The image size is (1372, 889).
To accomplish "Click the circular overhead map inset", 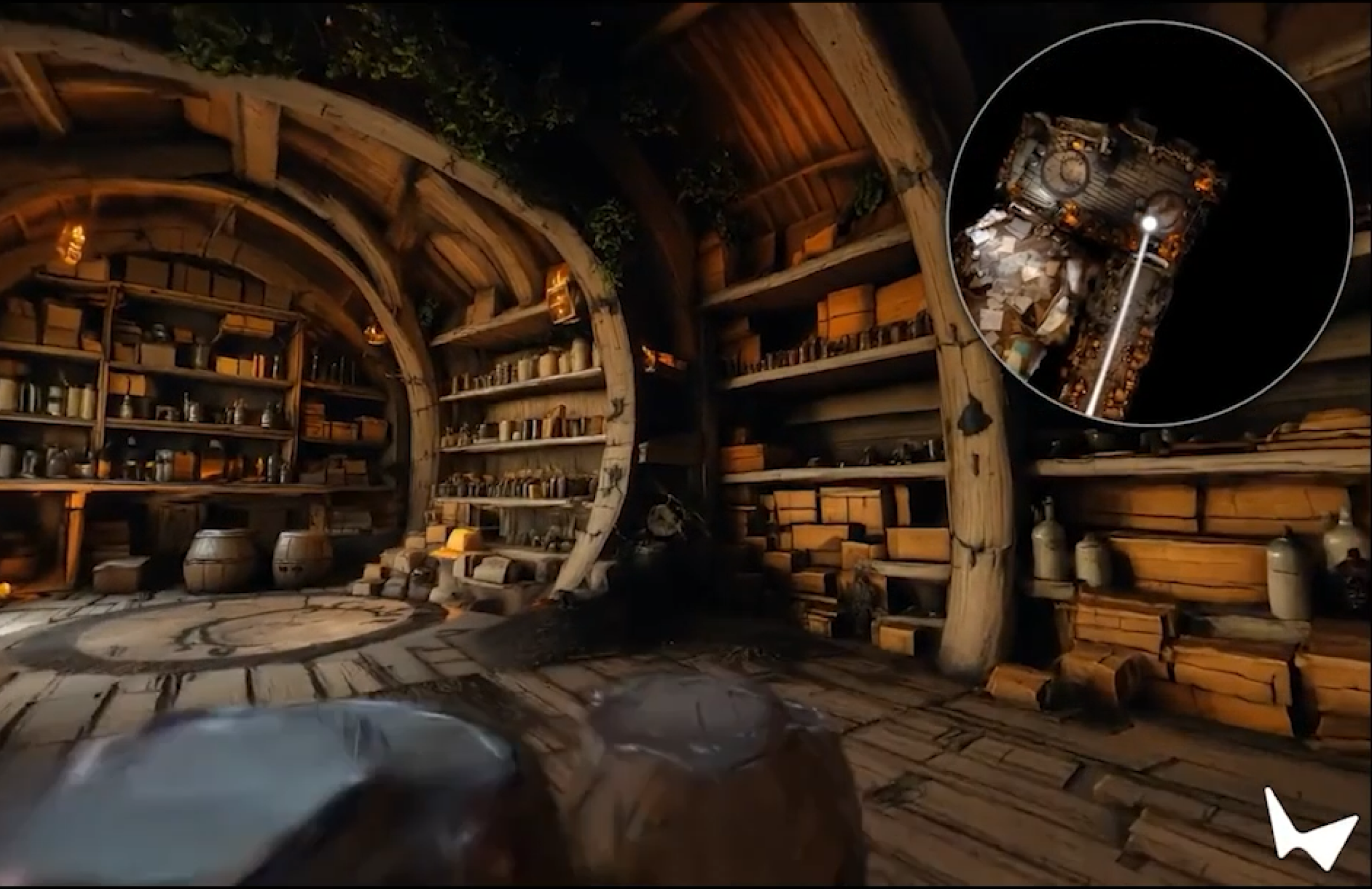I will pyautogui.click(x=1148, y=222).
